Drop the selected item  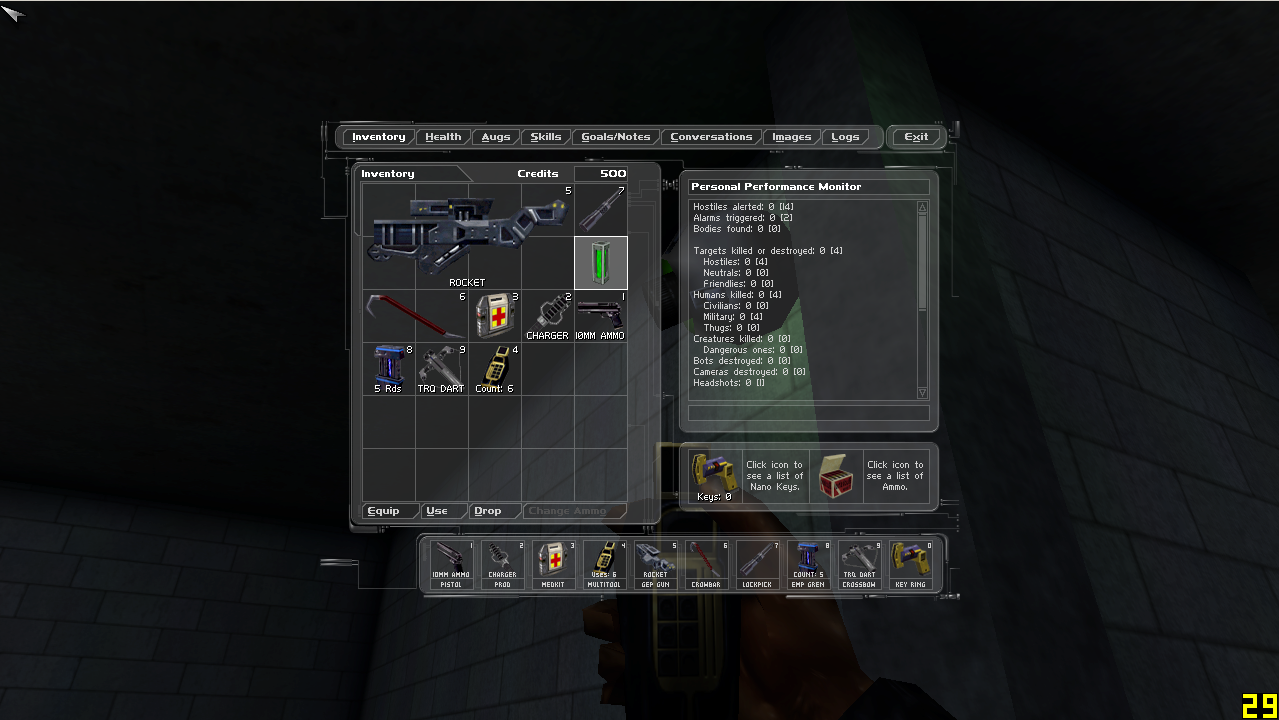[x=487, y=511]
